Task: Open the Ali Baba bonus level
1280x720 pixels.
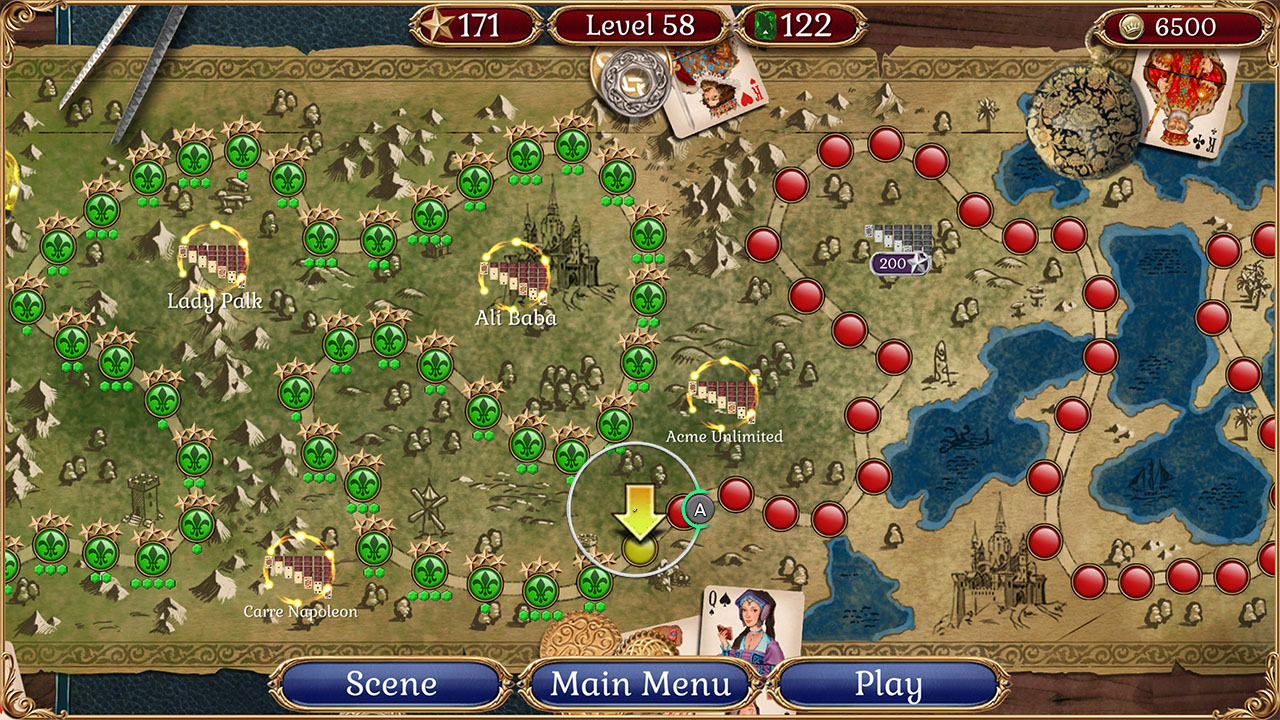Action: [514, 276]
